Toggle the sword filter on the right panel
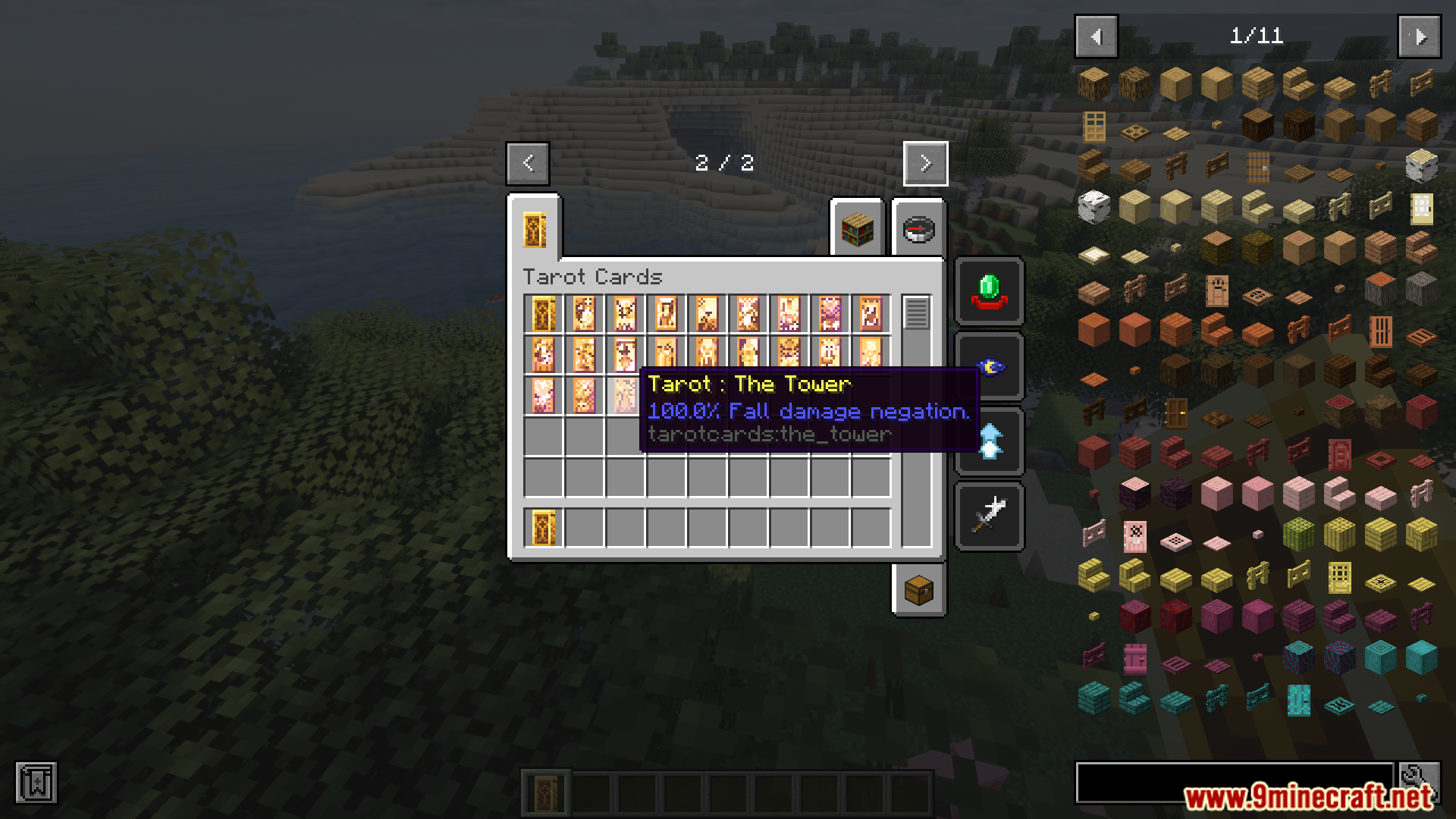 coord(988,515)
